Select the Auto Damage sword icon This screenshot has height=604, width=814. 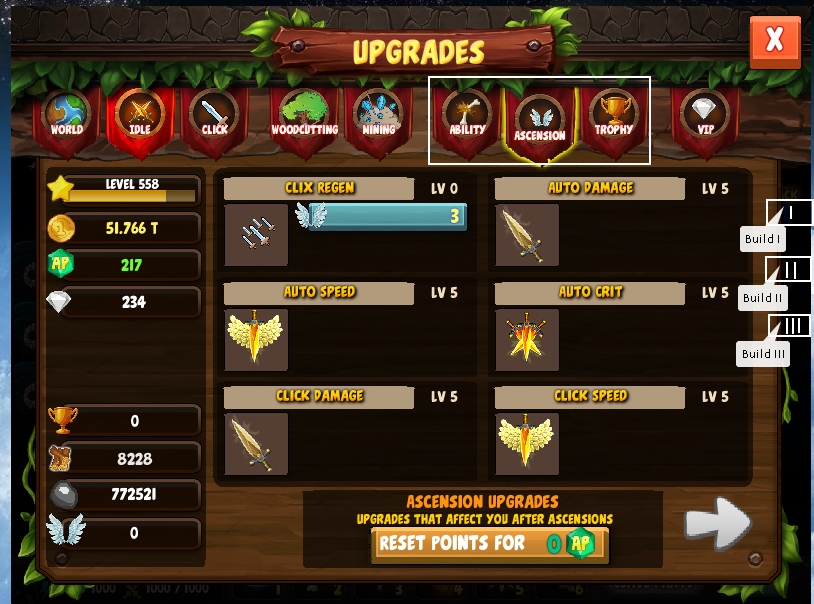527,235
